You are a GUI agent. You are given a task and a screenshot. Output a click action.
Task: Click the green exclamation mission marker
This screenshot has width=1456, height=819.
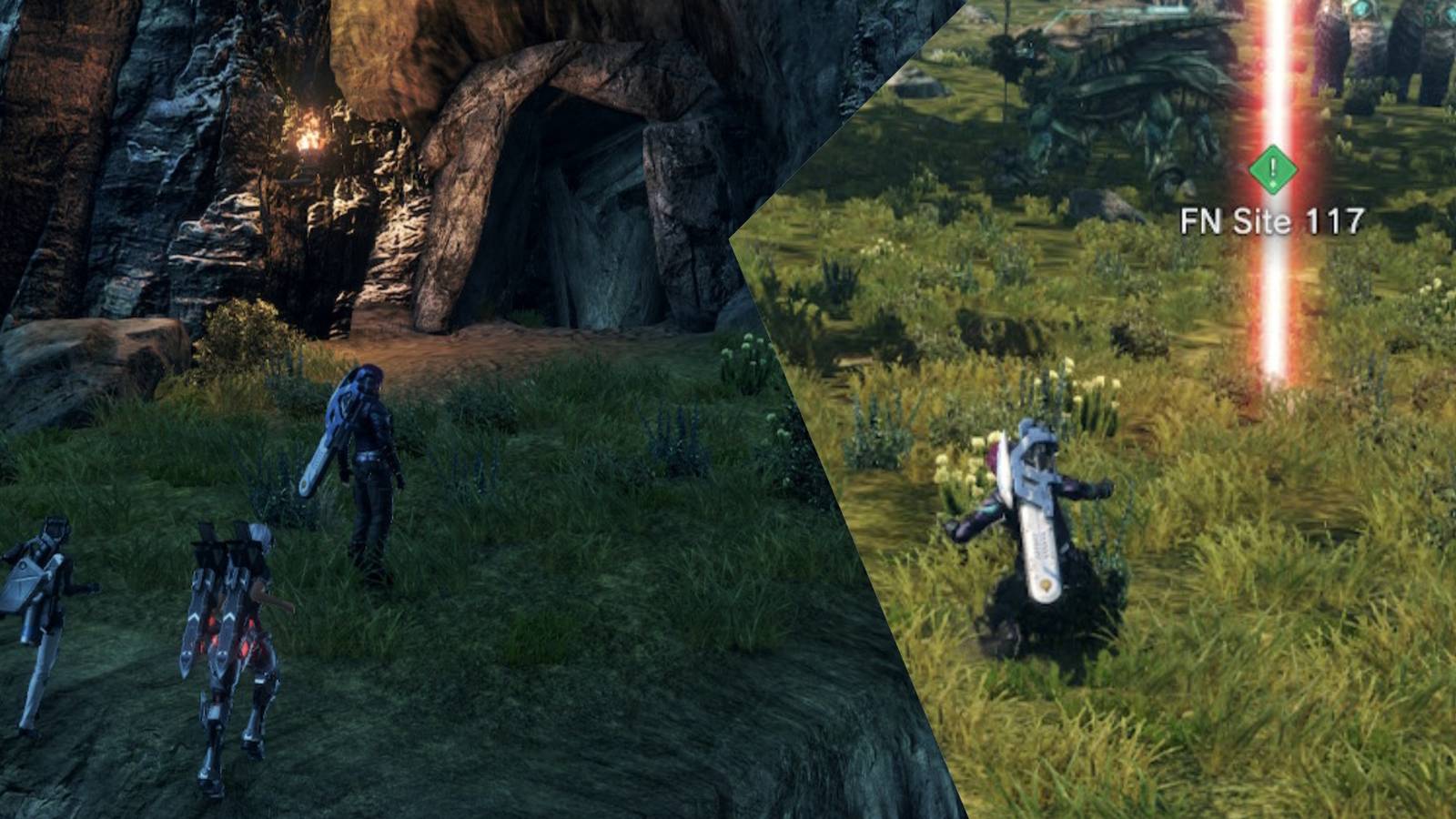1269,168
